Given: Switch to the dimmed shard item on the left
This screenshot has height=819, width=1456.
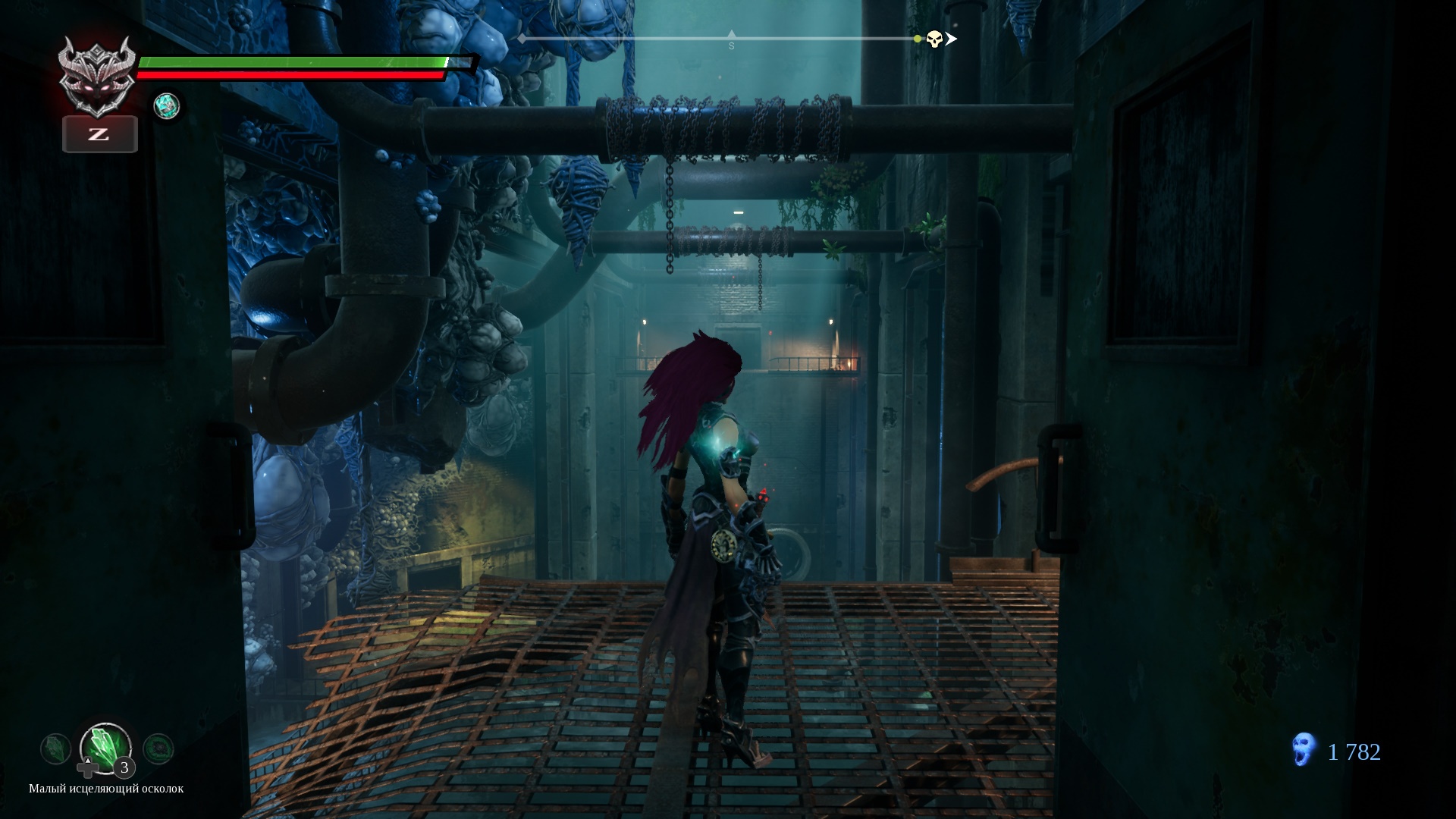Looking at the screenshot, I should (55, 749).
